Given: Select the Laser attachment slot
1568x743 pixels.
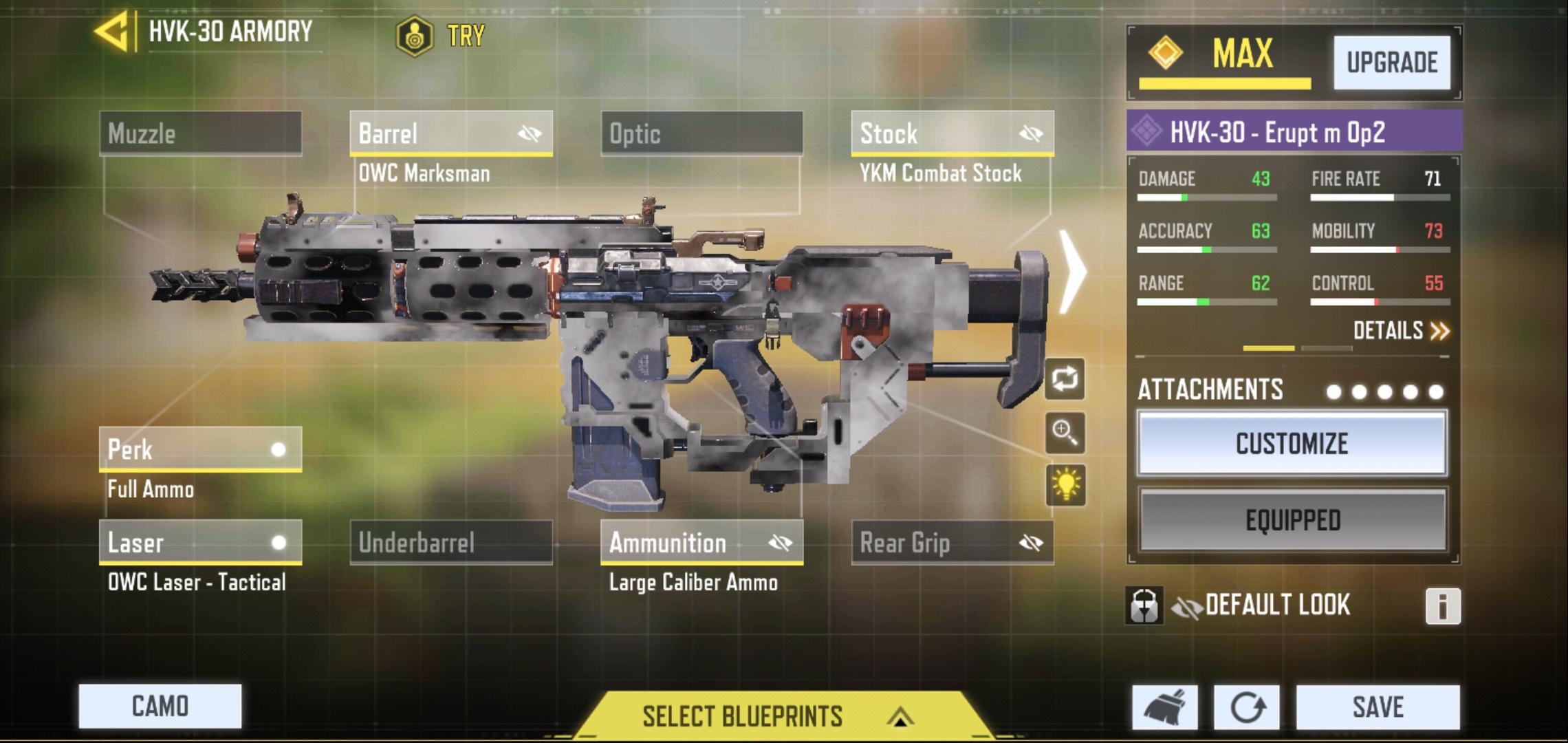Looking at the screenshot, I should [x=200, y=543].
